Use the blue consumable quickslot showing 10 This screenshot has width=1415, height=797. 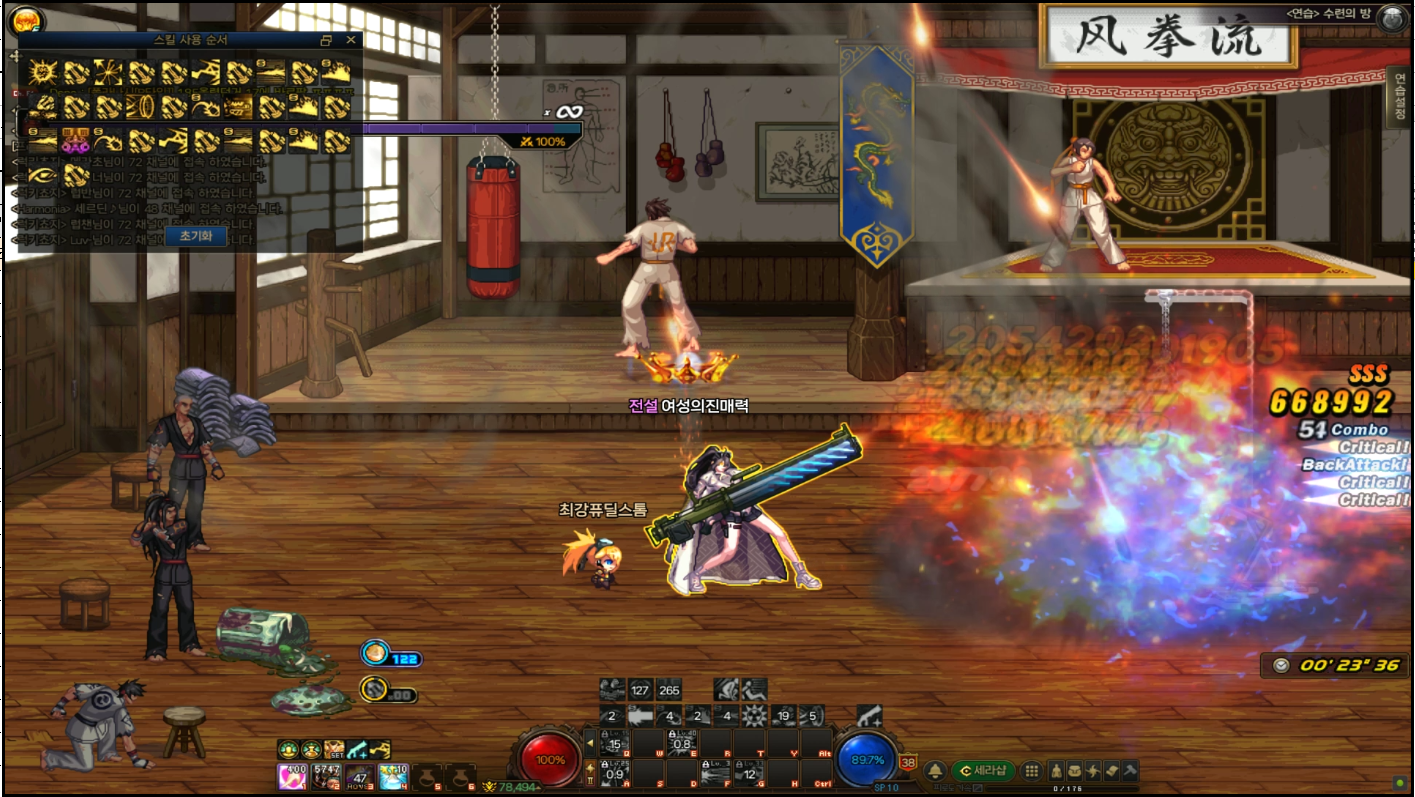coord(393,775)
